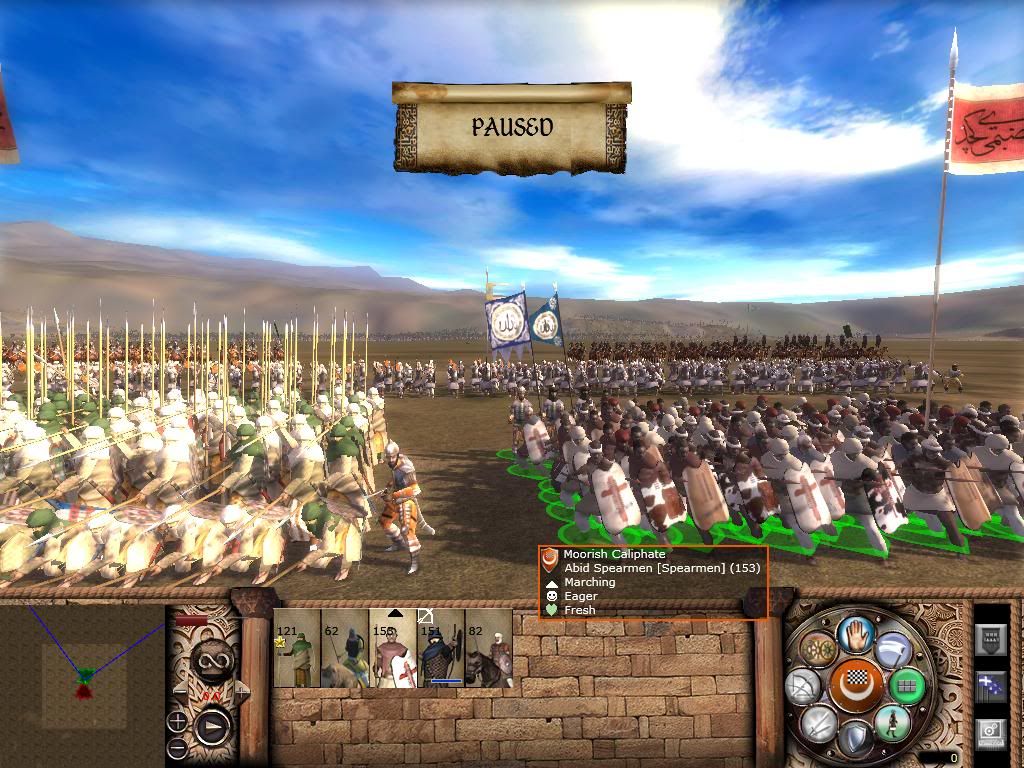This screenshot has height=768, width=1024.
Task: Select the 121-man general unit card
Action: click(x=296, y=650)
